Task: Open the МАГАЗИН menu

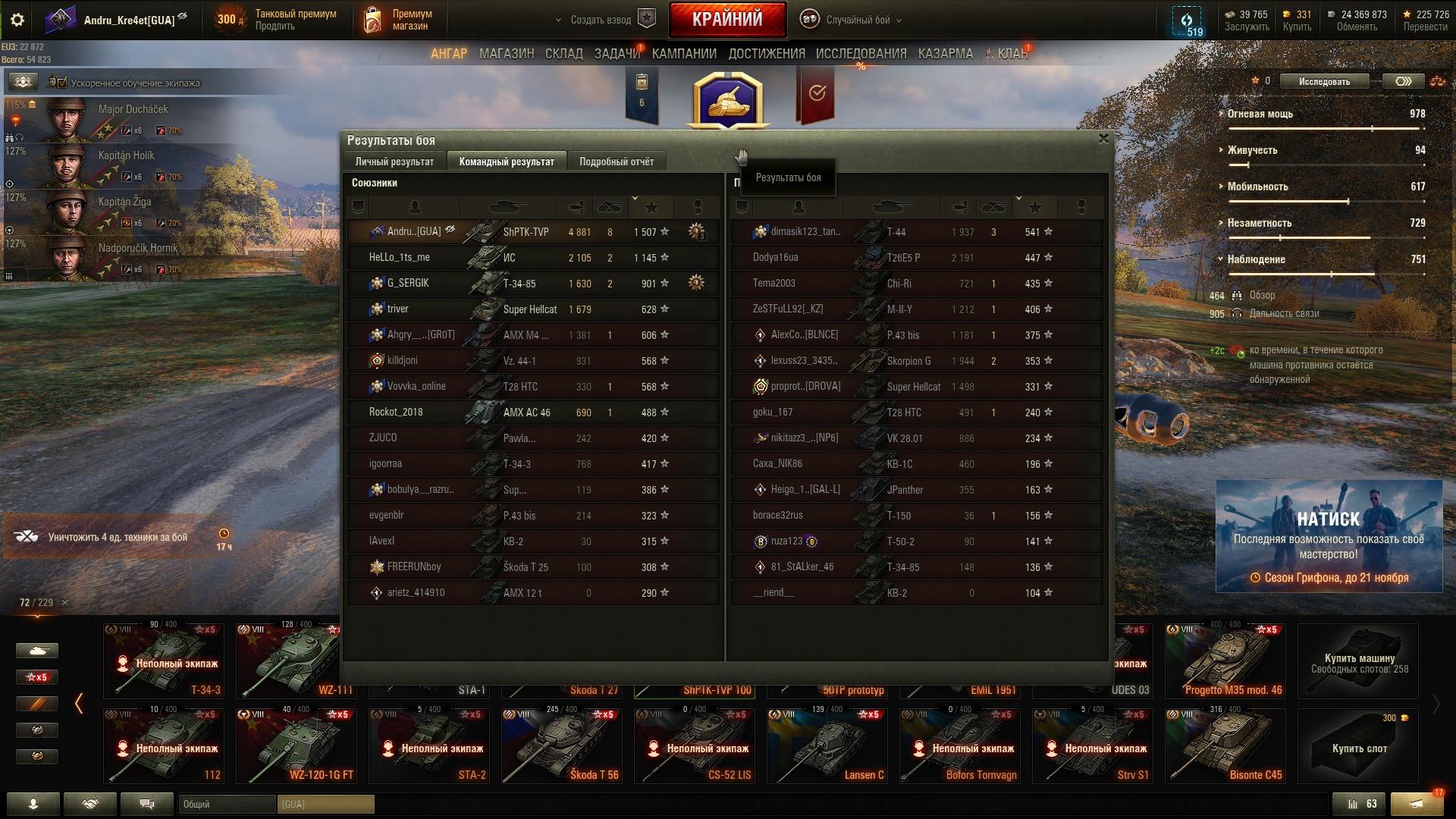Action: coord(507,54)
